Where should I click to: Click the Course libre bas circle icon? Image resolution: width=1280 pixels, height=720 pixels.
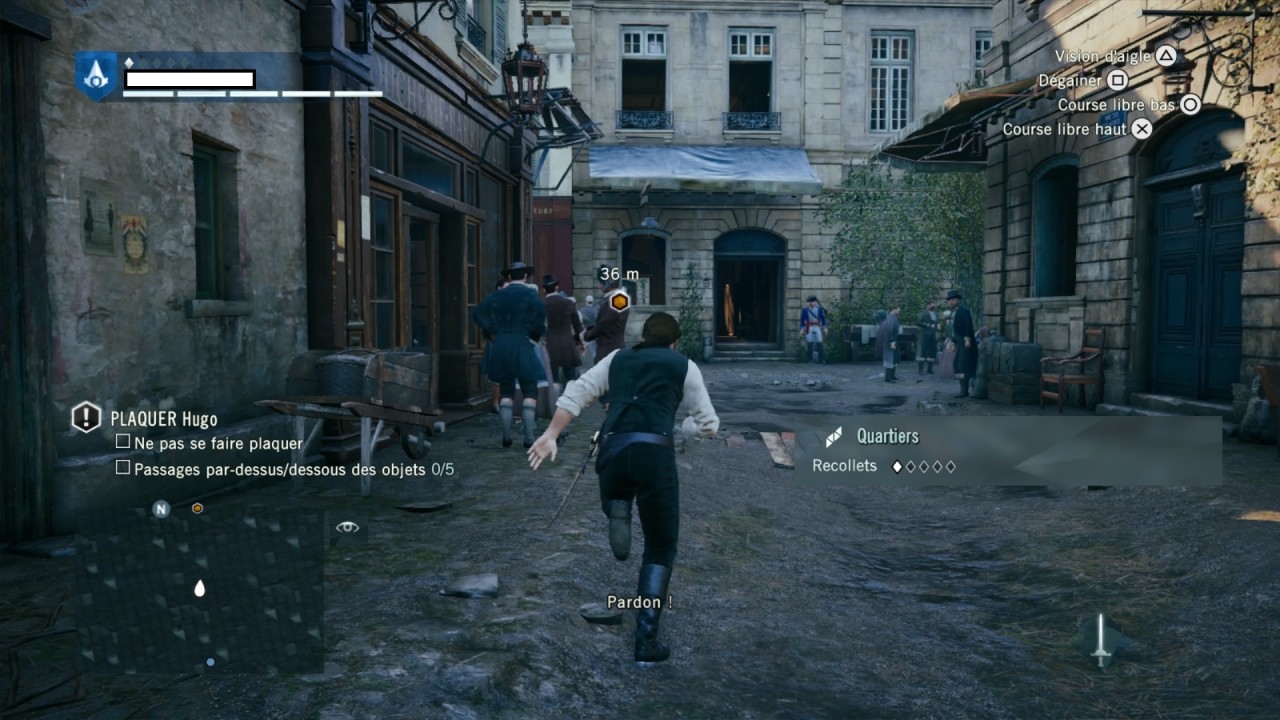[x=1190, y=104]
